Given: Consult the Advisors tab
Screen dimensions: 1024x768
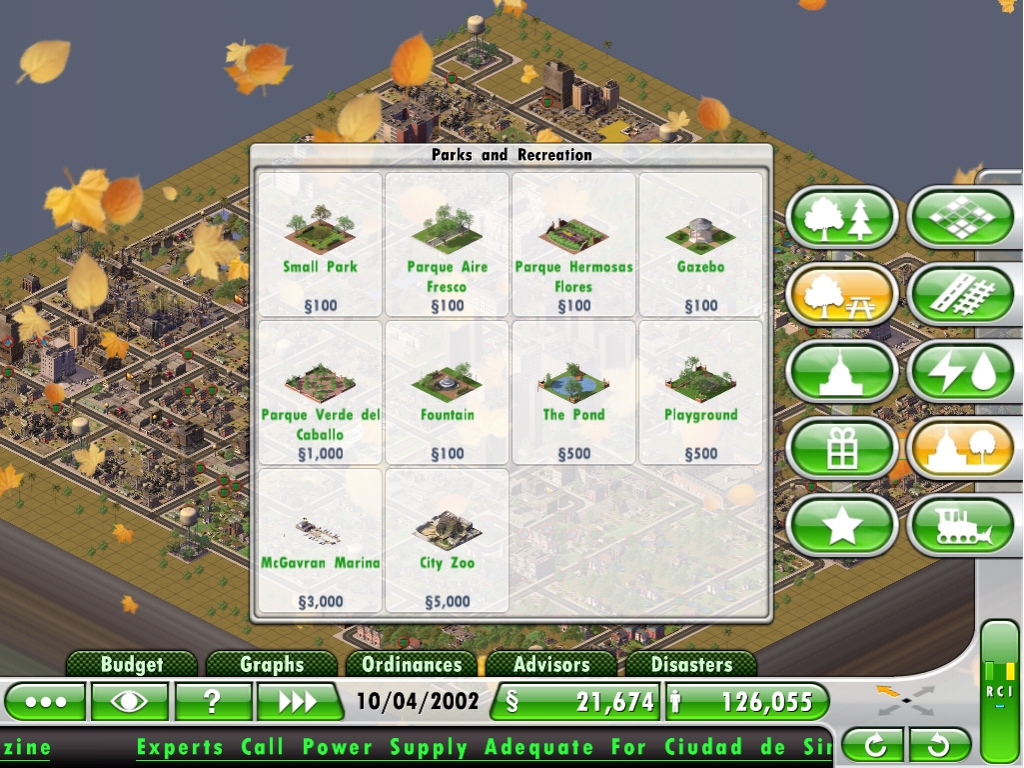Looking at the screenshot, I should pyautogui.click(x=551, y=664).
